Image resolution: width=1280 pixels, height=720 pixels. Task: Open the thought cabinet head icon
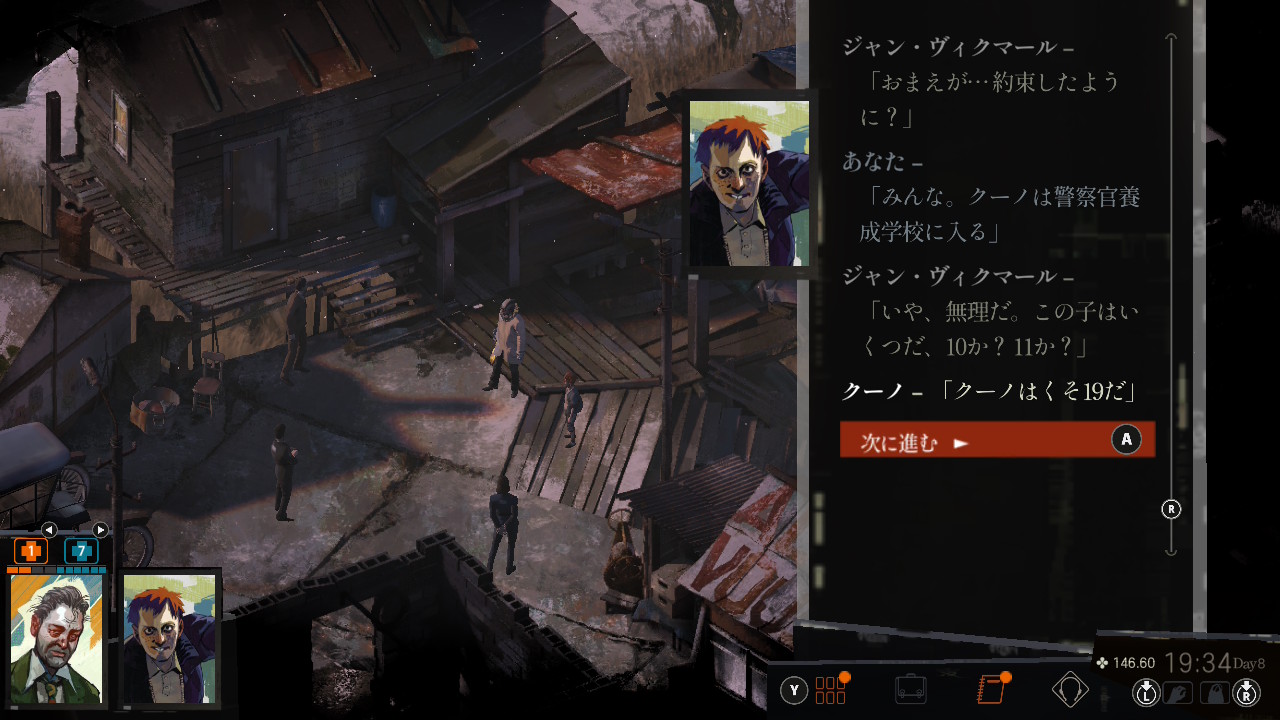[x=1070, y=690]
